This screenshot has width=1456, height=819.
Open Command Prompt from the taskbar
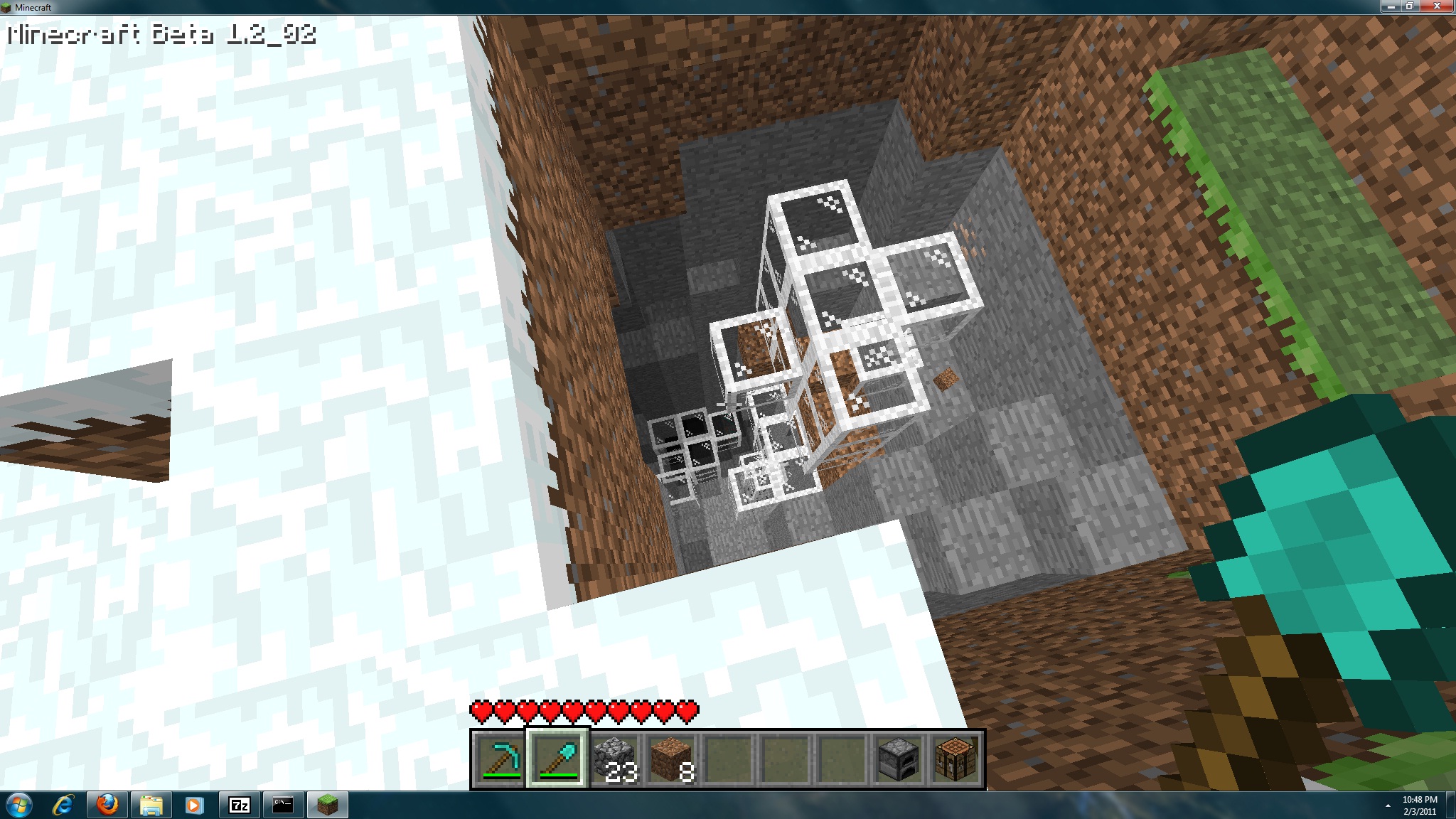tap(282, 804)
